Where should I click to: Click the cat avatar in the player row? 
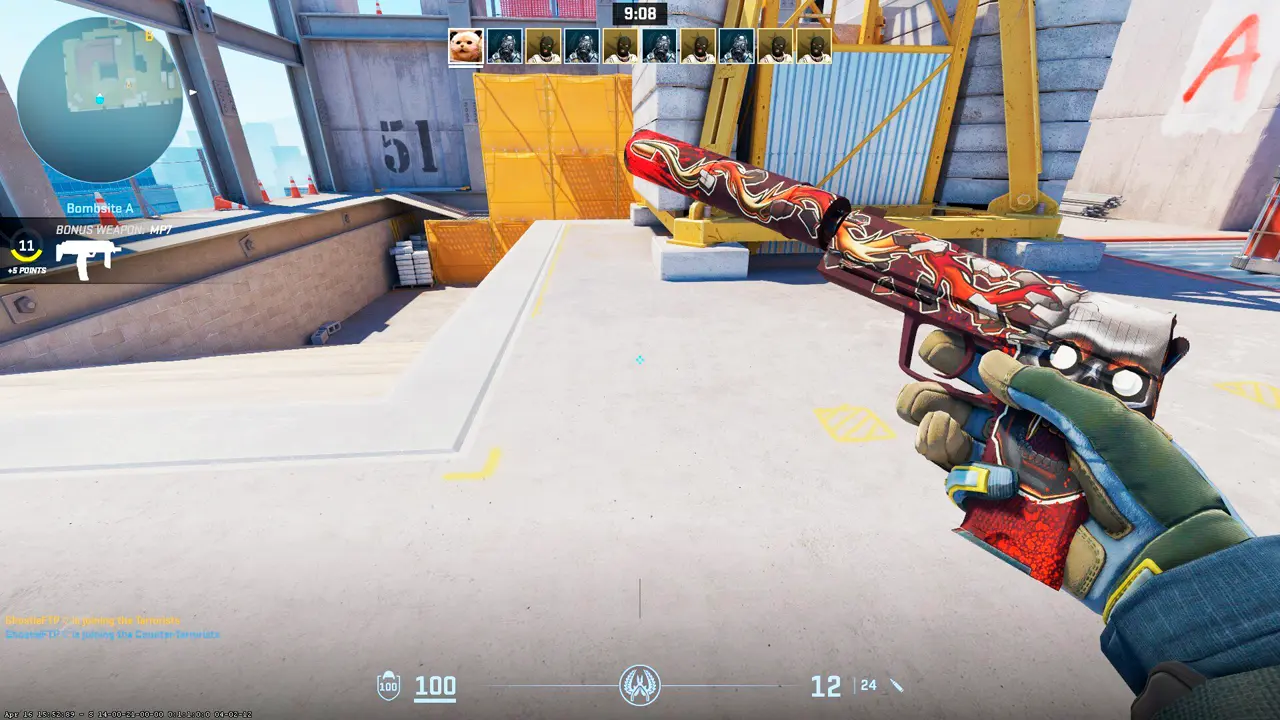coord(466,46)
